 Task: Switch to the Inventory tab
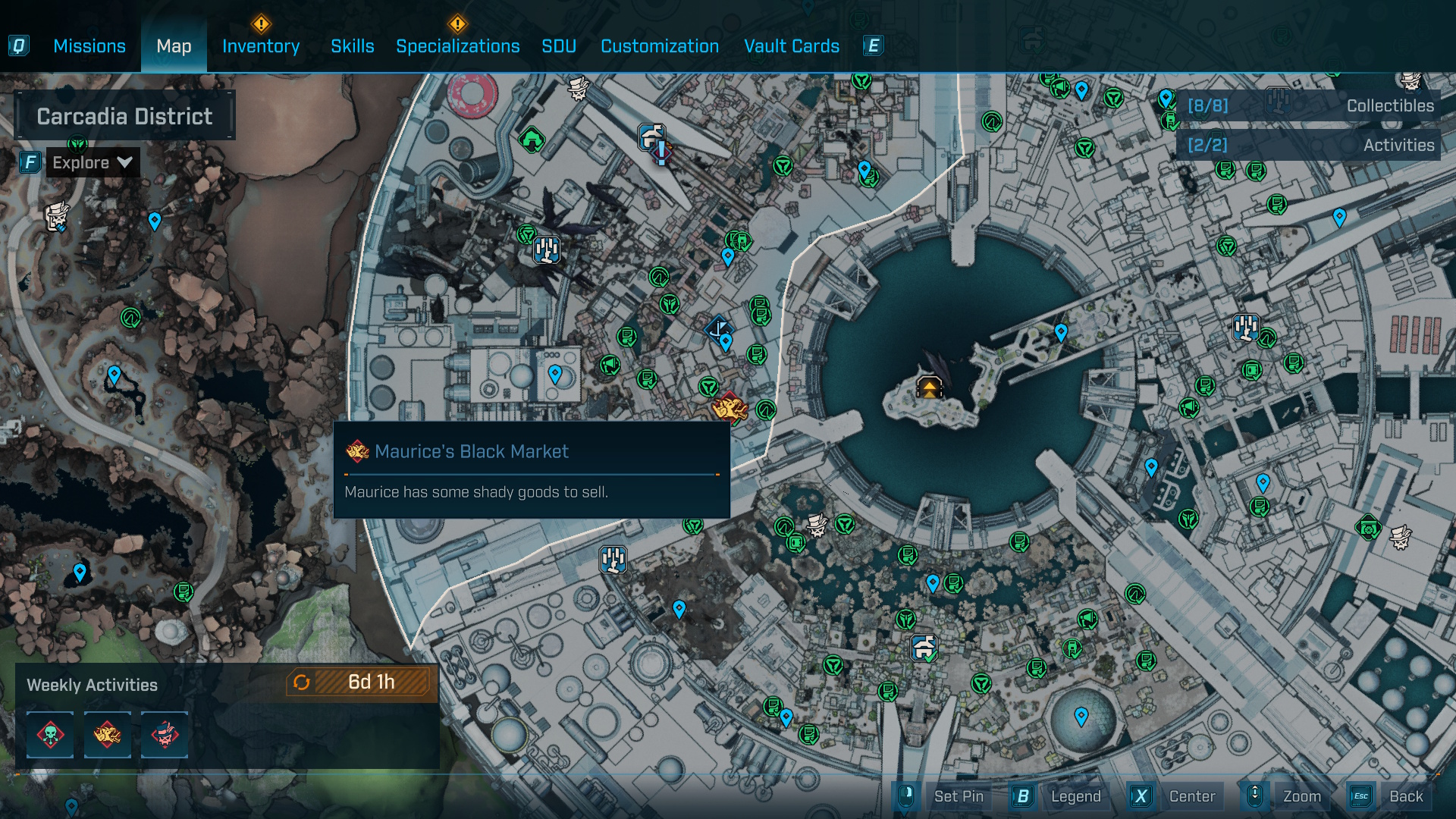(x=260, y=45)
